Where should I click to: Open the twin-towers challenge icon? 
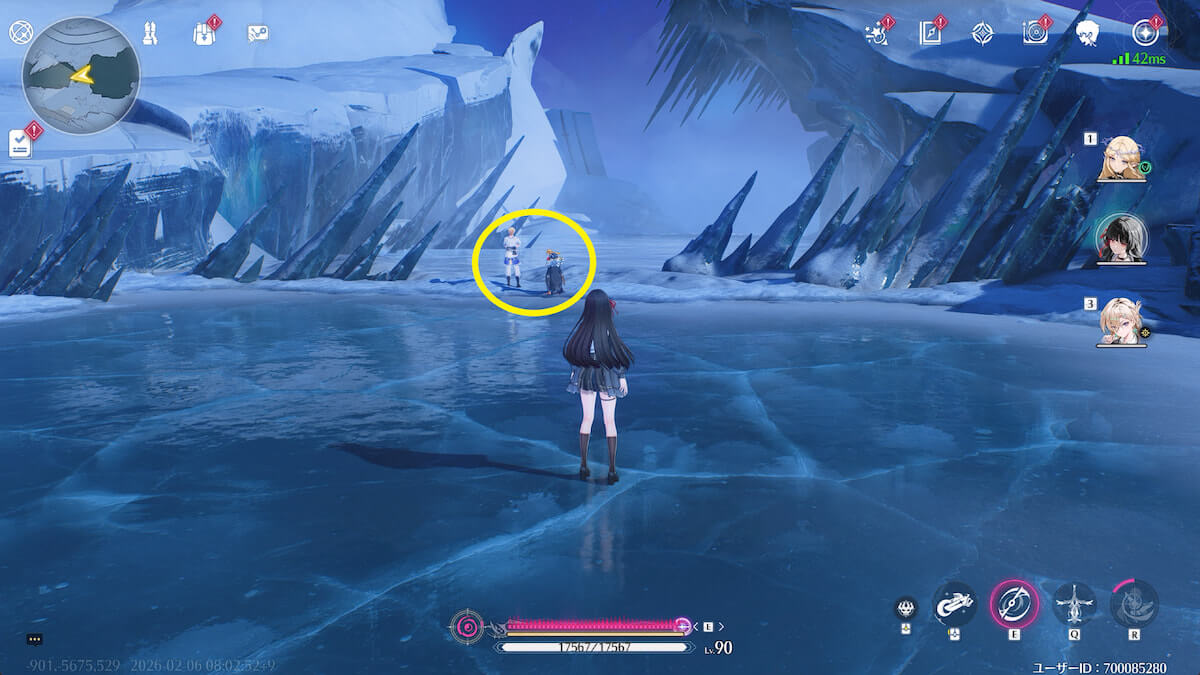pyautogui.click(x=149, y=33)
